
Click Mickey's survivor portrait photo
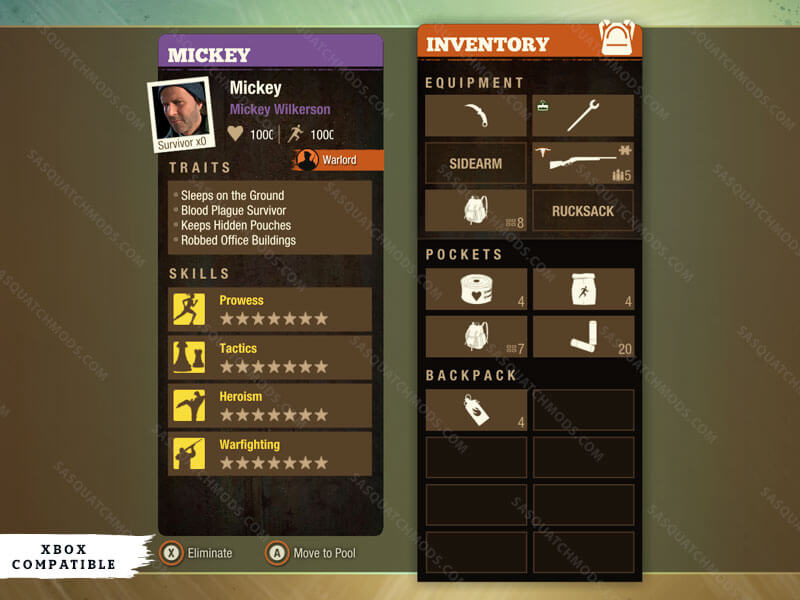(181, 112)
